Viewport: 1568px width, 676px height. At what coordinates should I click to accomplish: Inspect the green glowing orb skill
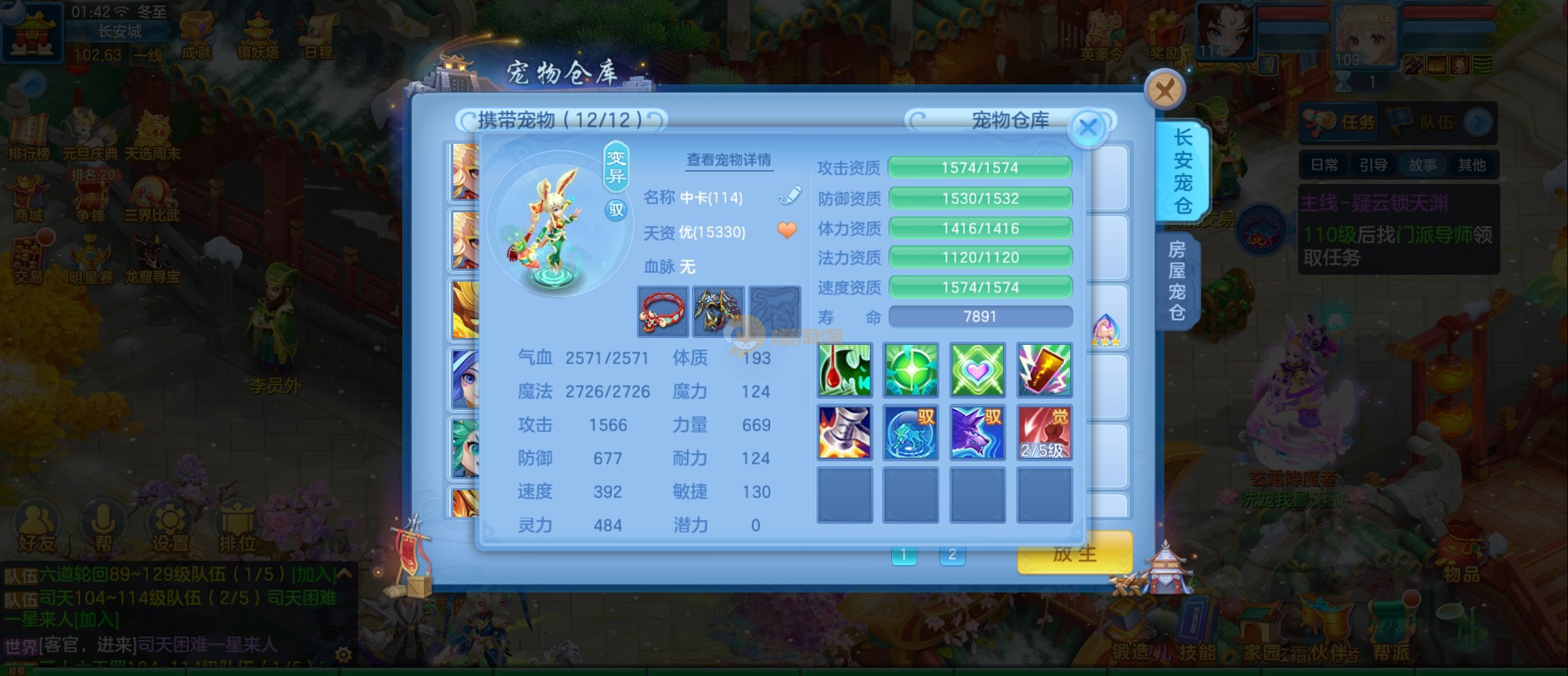pos(910,370)
